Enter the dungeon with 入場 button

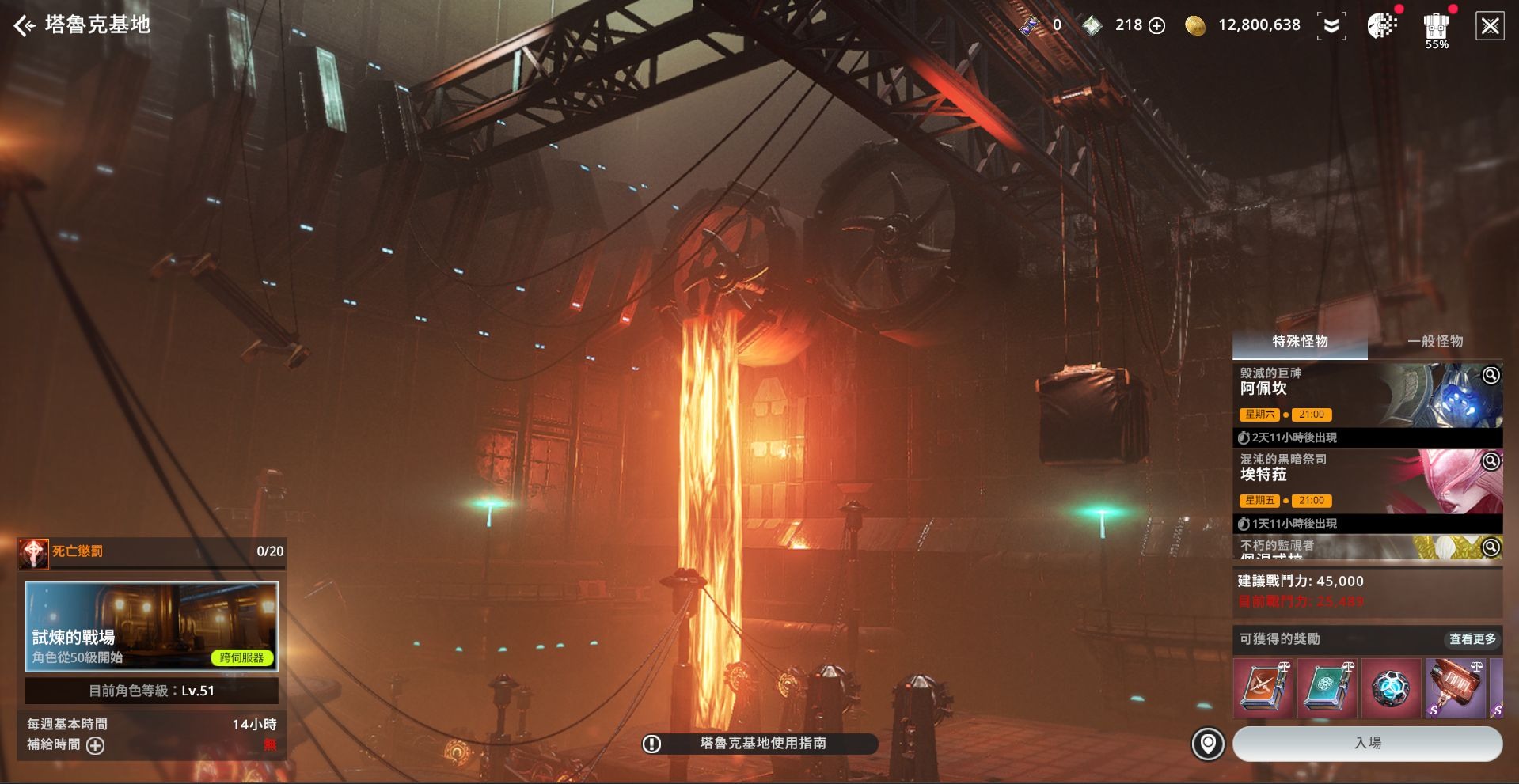[x=1367, y=744]
